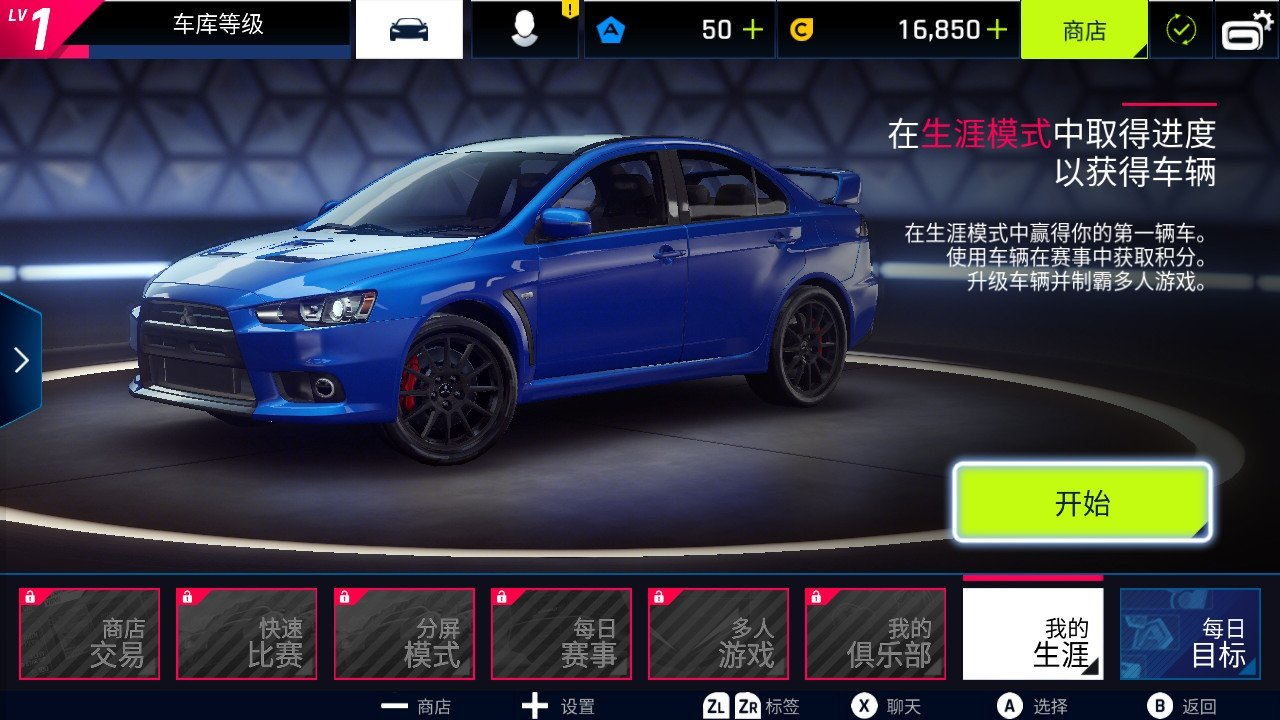1280x720 pixels.
Task: Open the player profile icon
Action: point(524,30)
